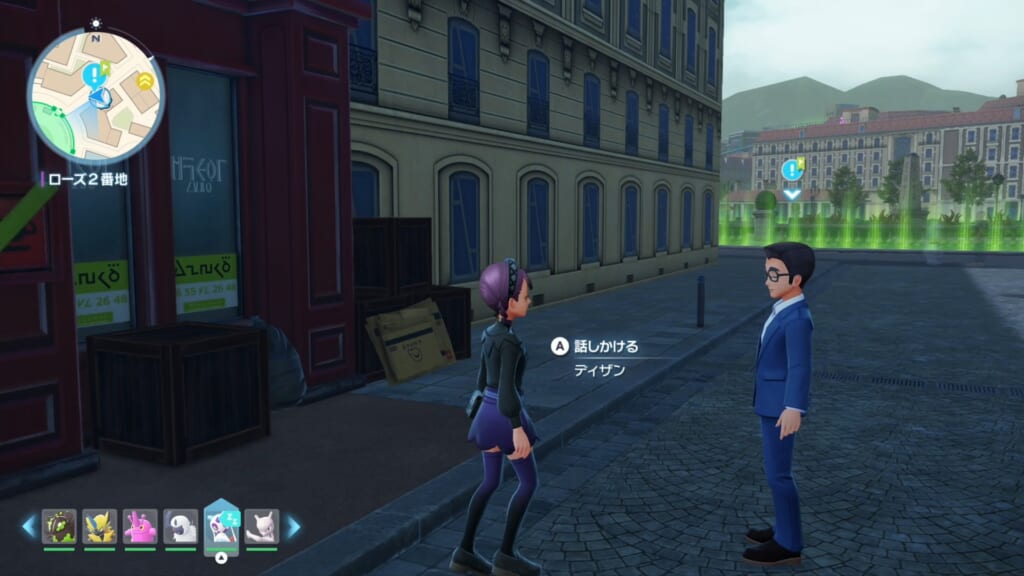
Task: Choose Mewtwo in the party bar
Action: pos(262,526)
